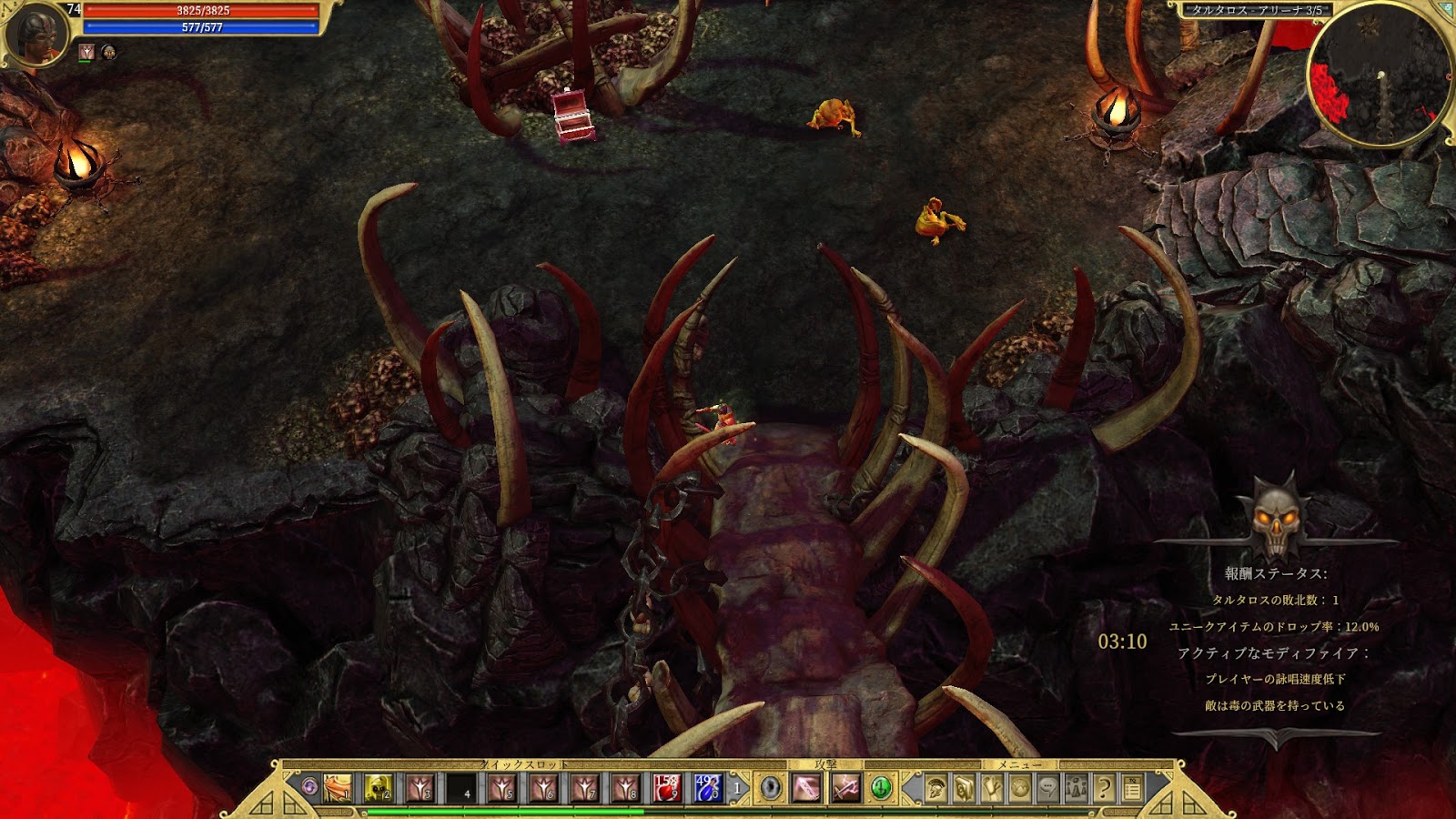
Task: Click the character portrait
Action: (38, 33)
